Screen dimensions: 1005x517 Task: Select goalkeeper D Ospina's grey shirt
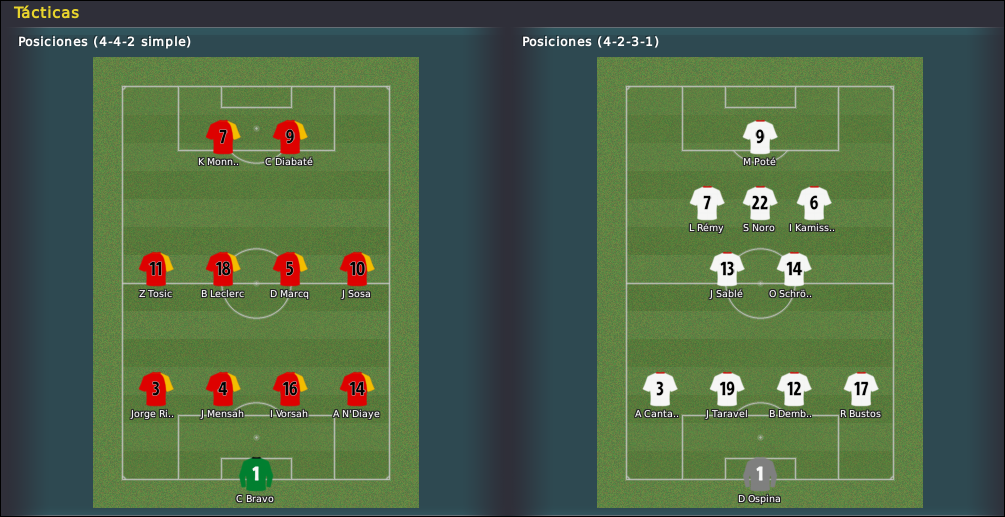(760, 474)
